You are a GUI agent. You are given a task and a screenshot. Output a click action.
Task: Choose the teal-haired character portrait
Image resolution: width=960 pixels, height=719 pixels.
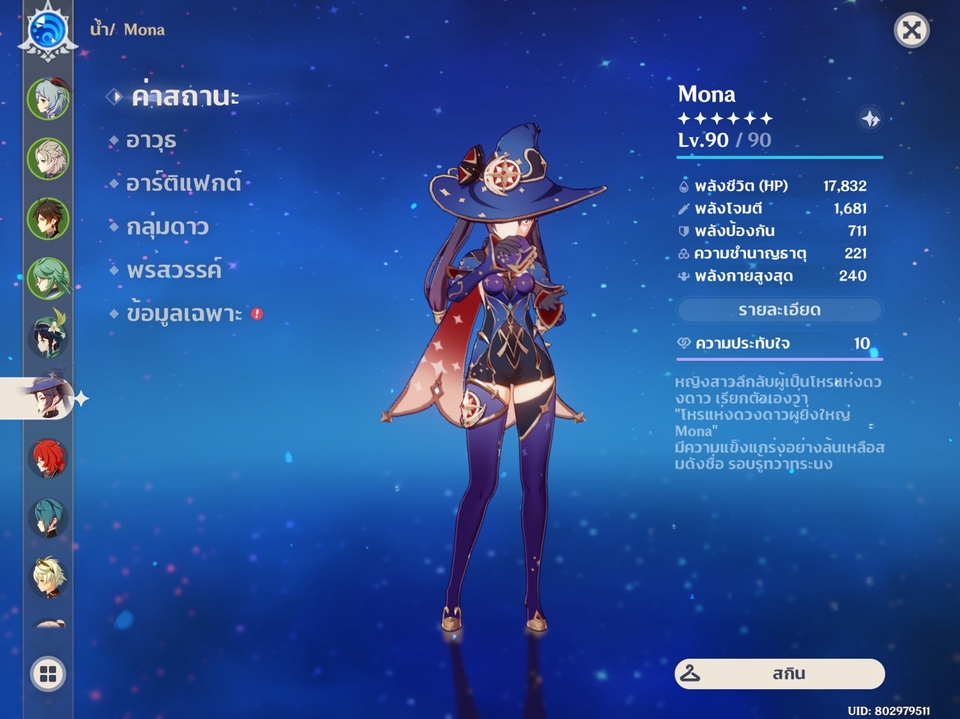tap(47, 518)
